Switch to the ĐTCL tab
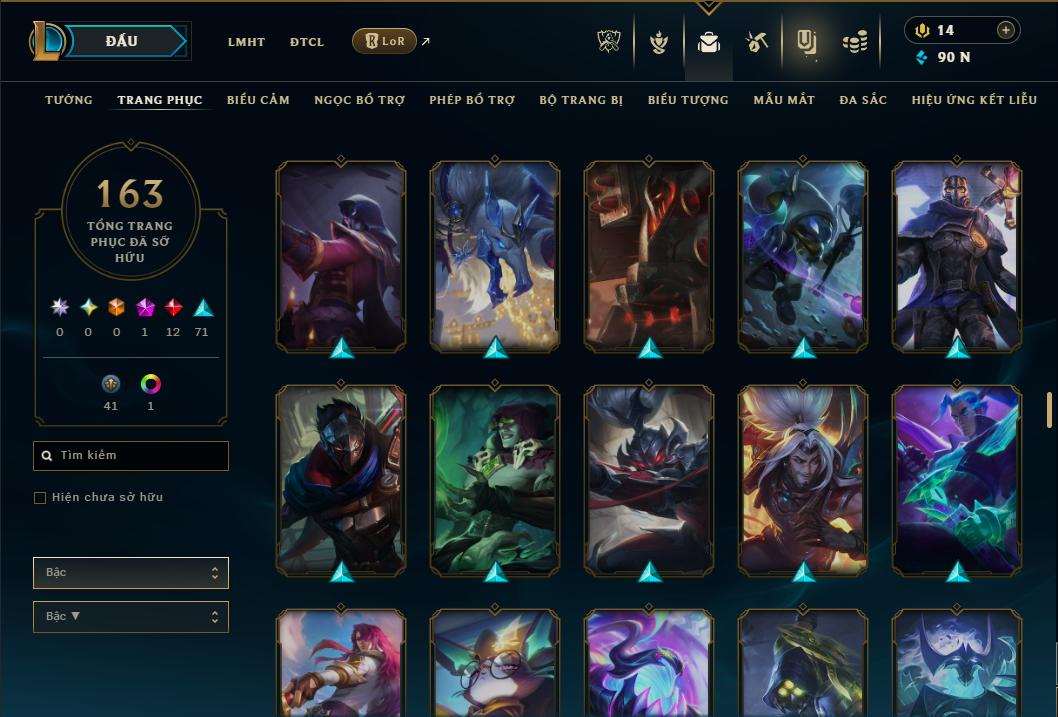The width and height of the screenshot is (1058, 717). [307, 42]
